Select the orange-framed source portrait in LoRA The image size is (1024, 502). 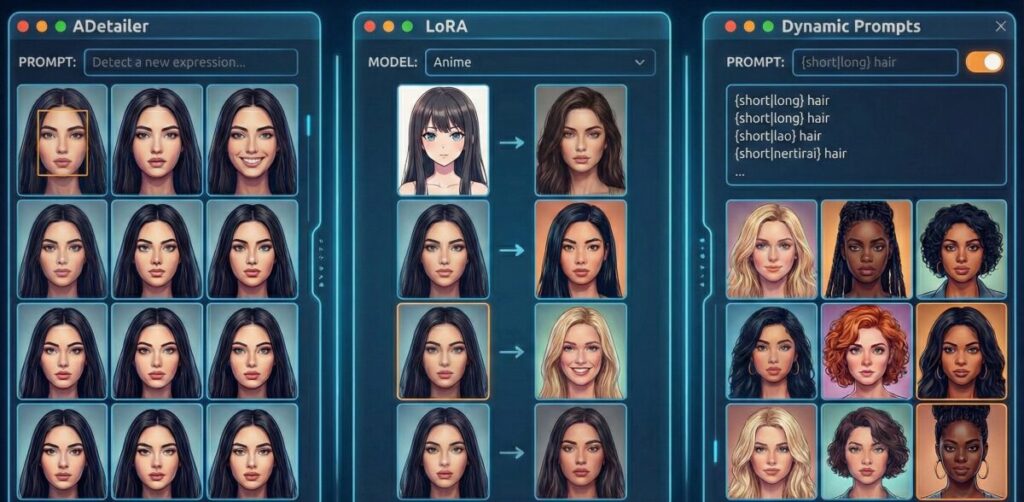(443, 352)
